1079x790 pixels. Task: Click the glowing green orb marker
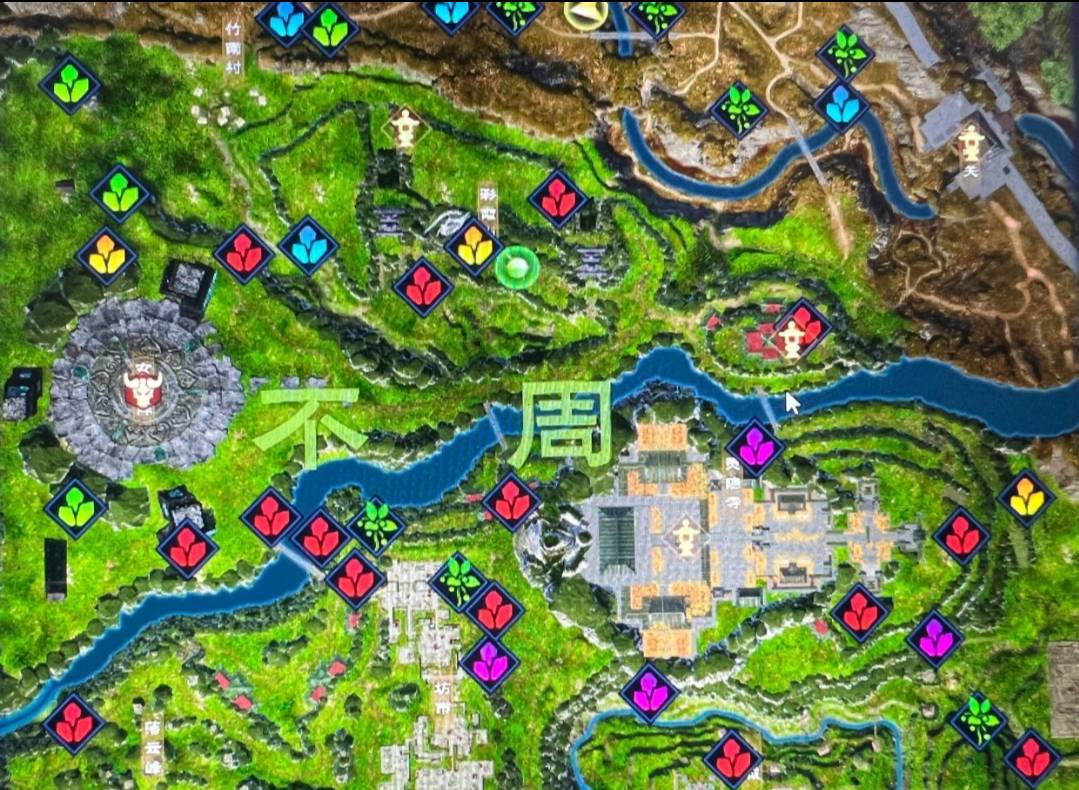[x=518, y=267]
